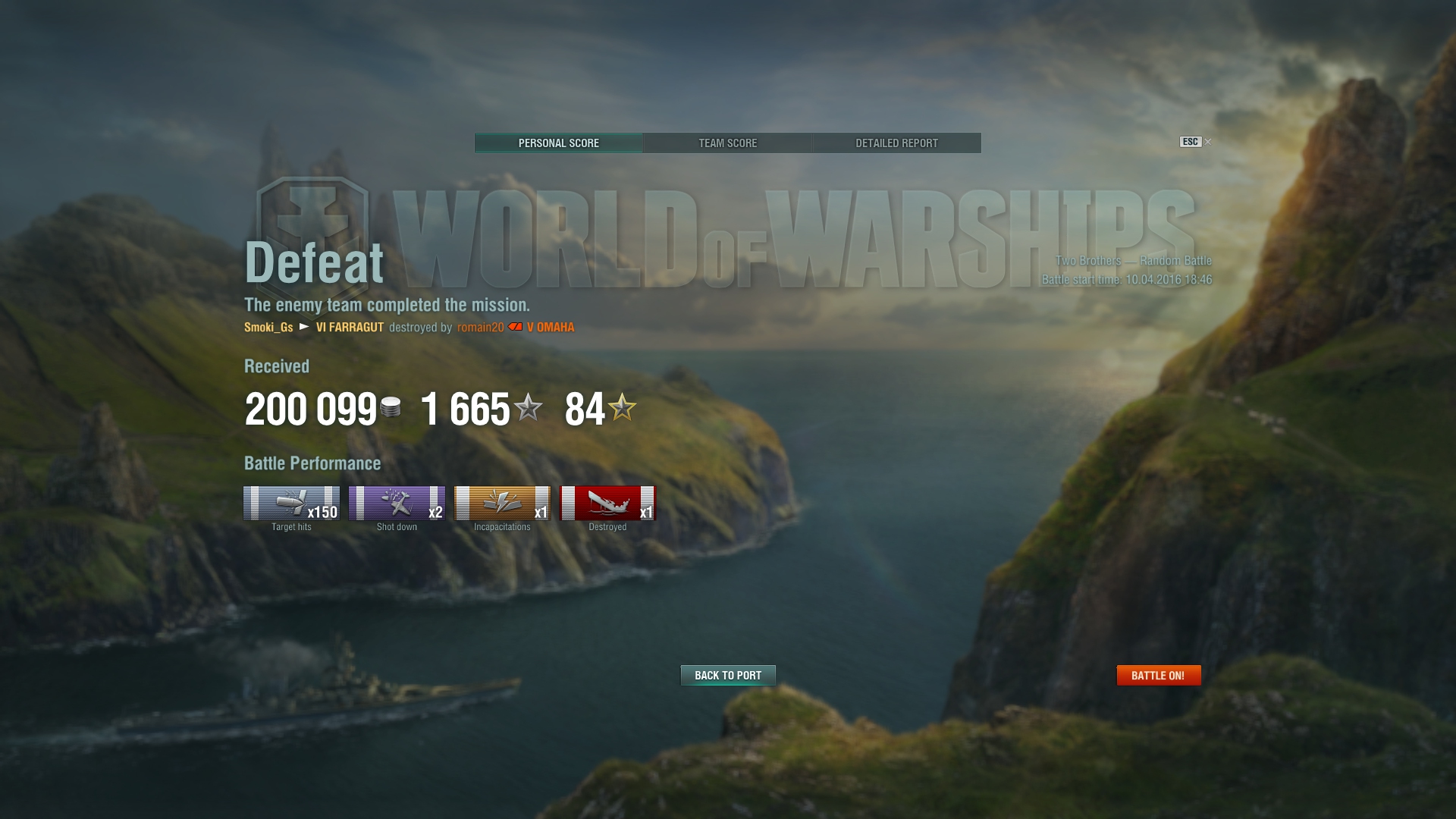Return to port with Back to Port
Image resolution: width=1456 pixels, height=819 pixels.
[x=728, y=675]
